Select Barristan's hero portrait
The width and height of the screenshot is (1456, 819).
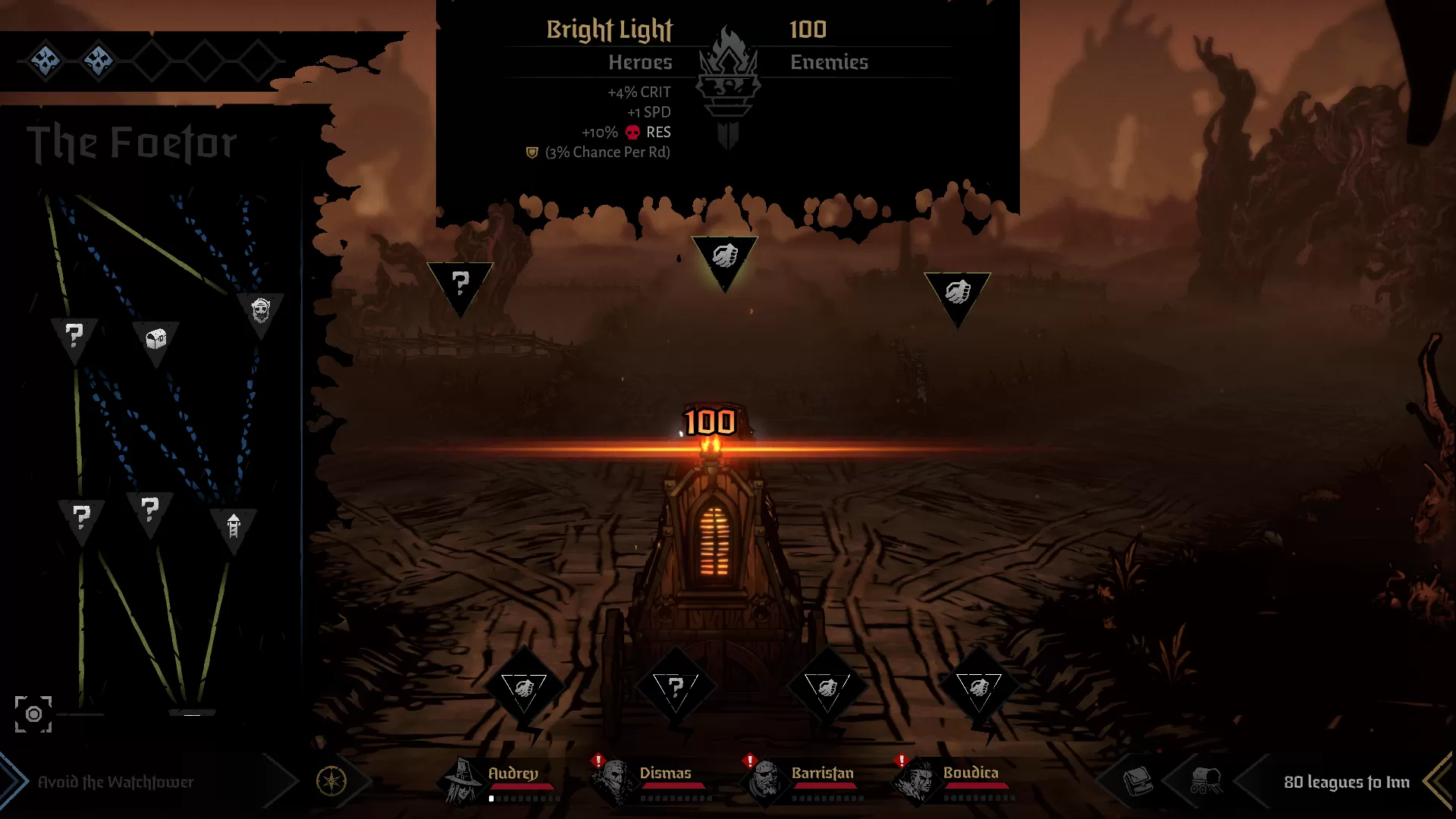pyautogui.click(x=766, y=780)
